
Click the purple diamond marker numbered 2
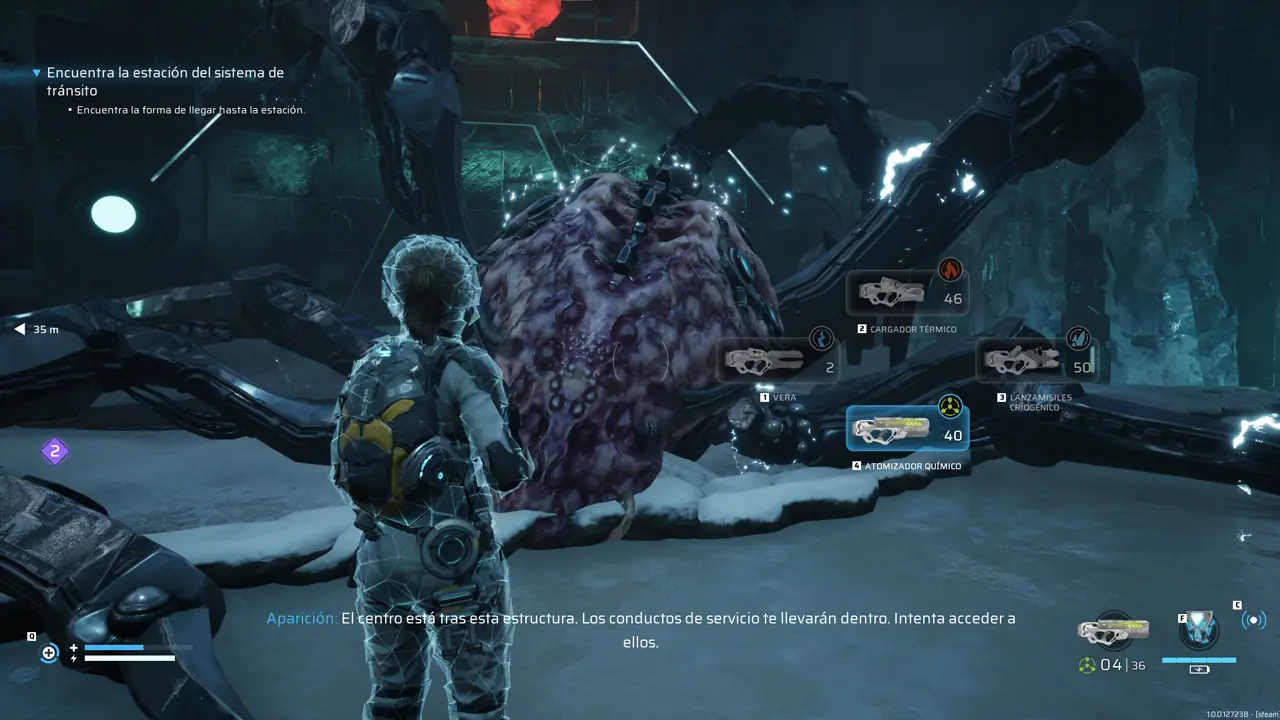click(55, 452)
